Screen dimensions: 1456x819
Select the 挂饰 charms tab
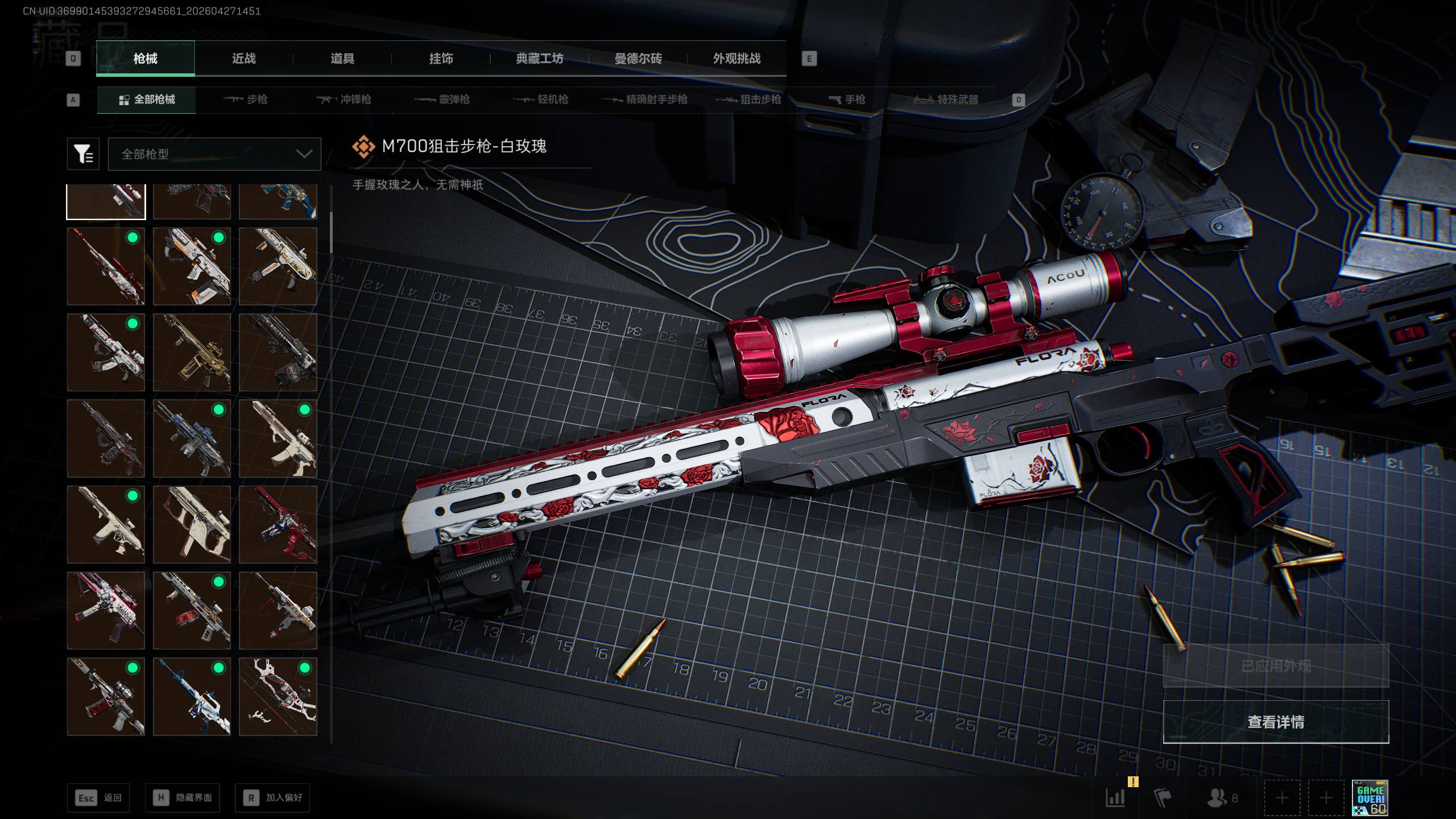[441, 59]
